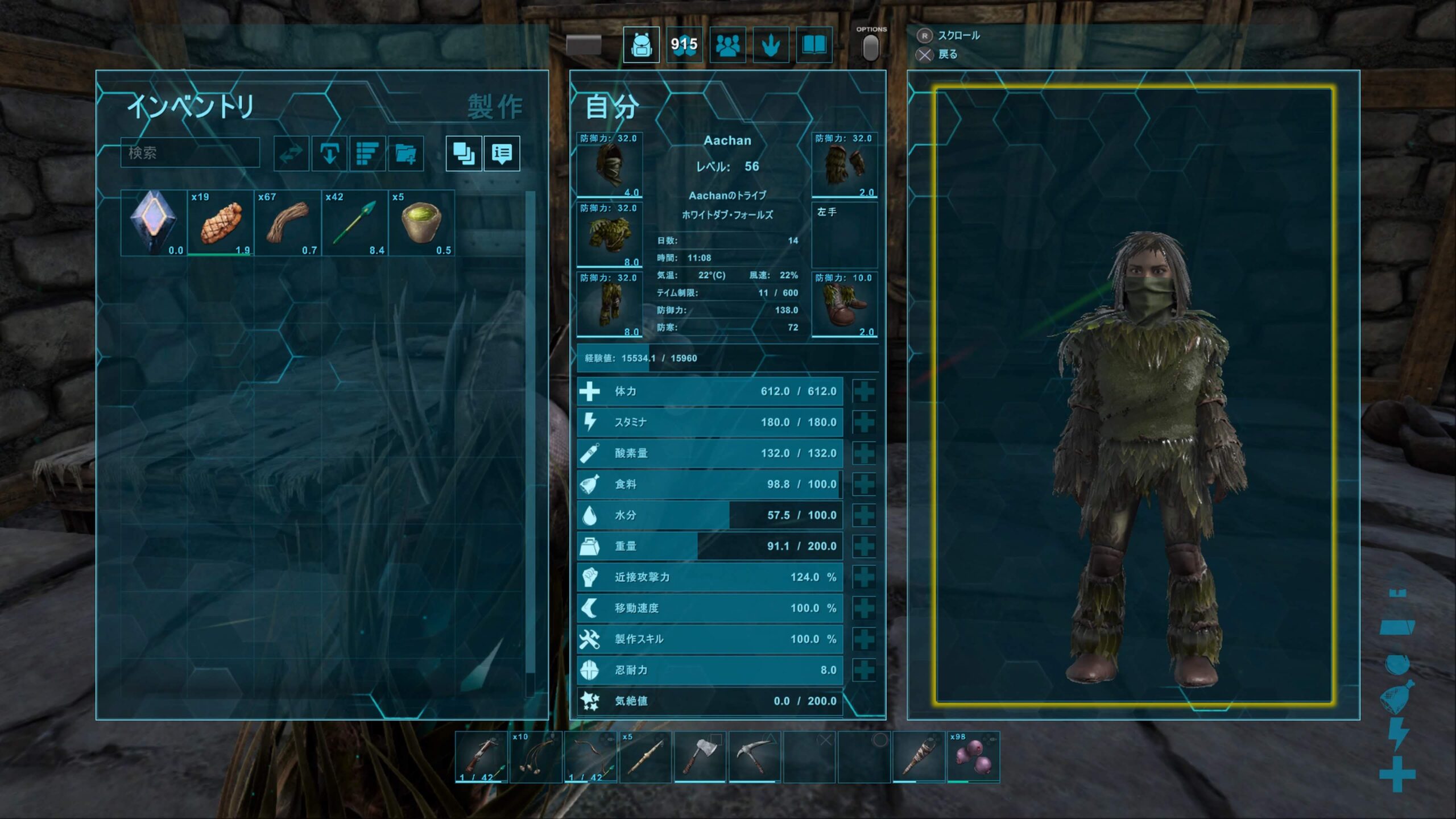Select the wood stack slot
The height and width of the screenshot is (819, 1456).
click(288, 223)
